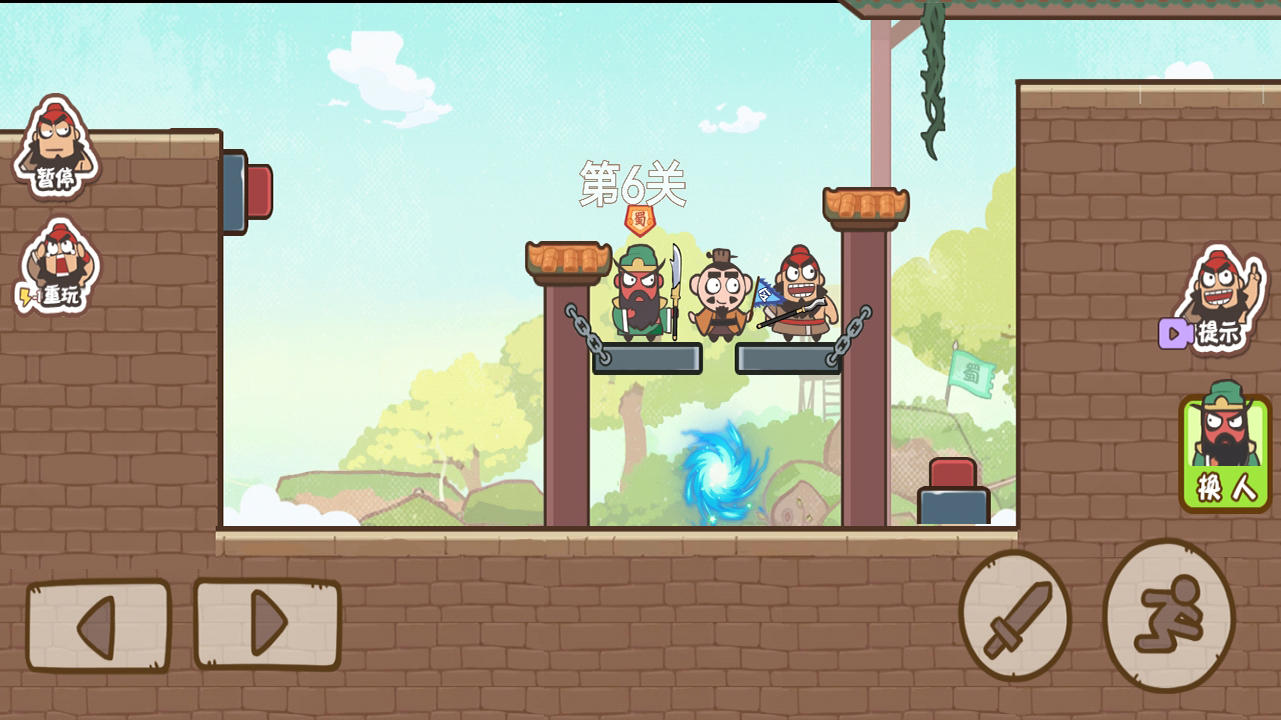Tap the 蜀 faction banner above Guan Yu

[x=641, y=217]
